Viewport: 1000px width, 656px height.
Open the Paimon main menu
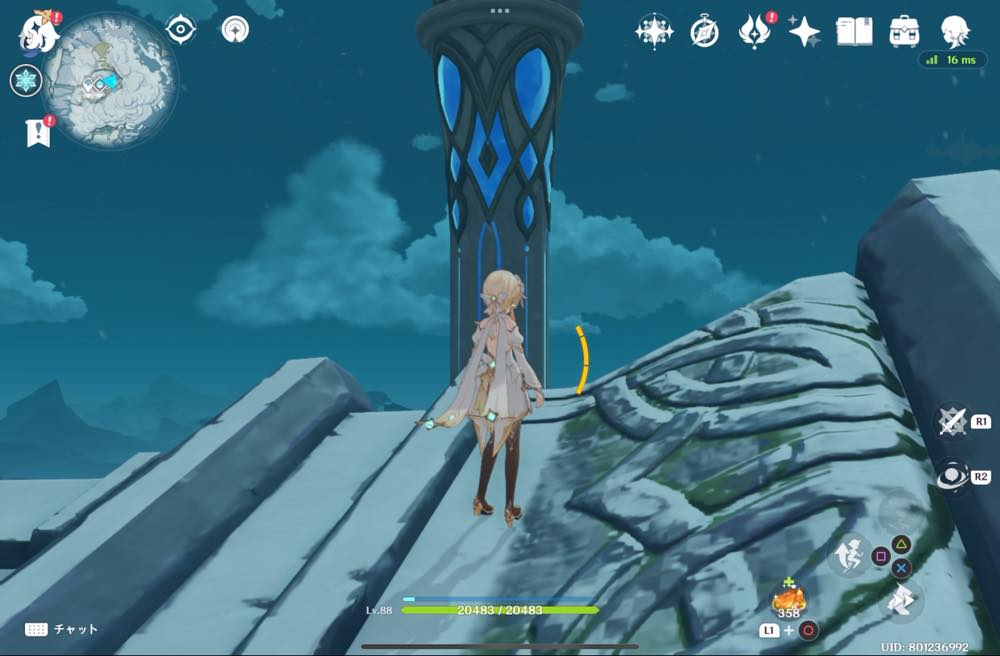tap(38, 31)
